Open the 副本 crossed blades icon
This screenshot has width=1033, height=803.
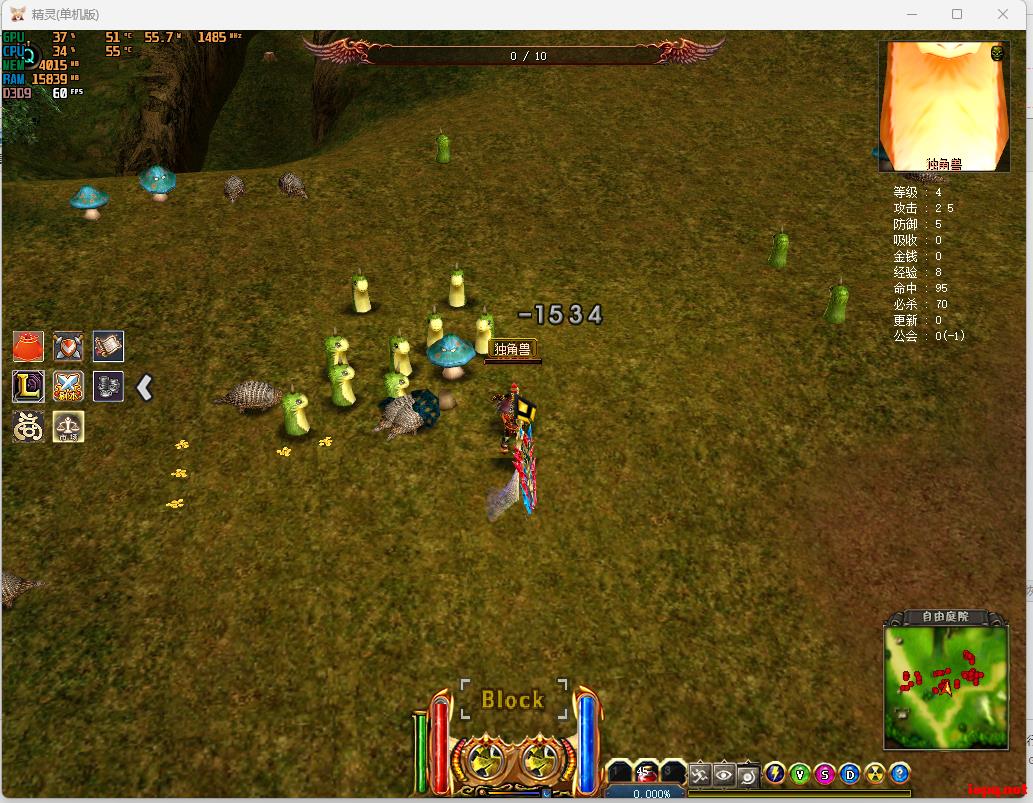(68, 386)
